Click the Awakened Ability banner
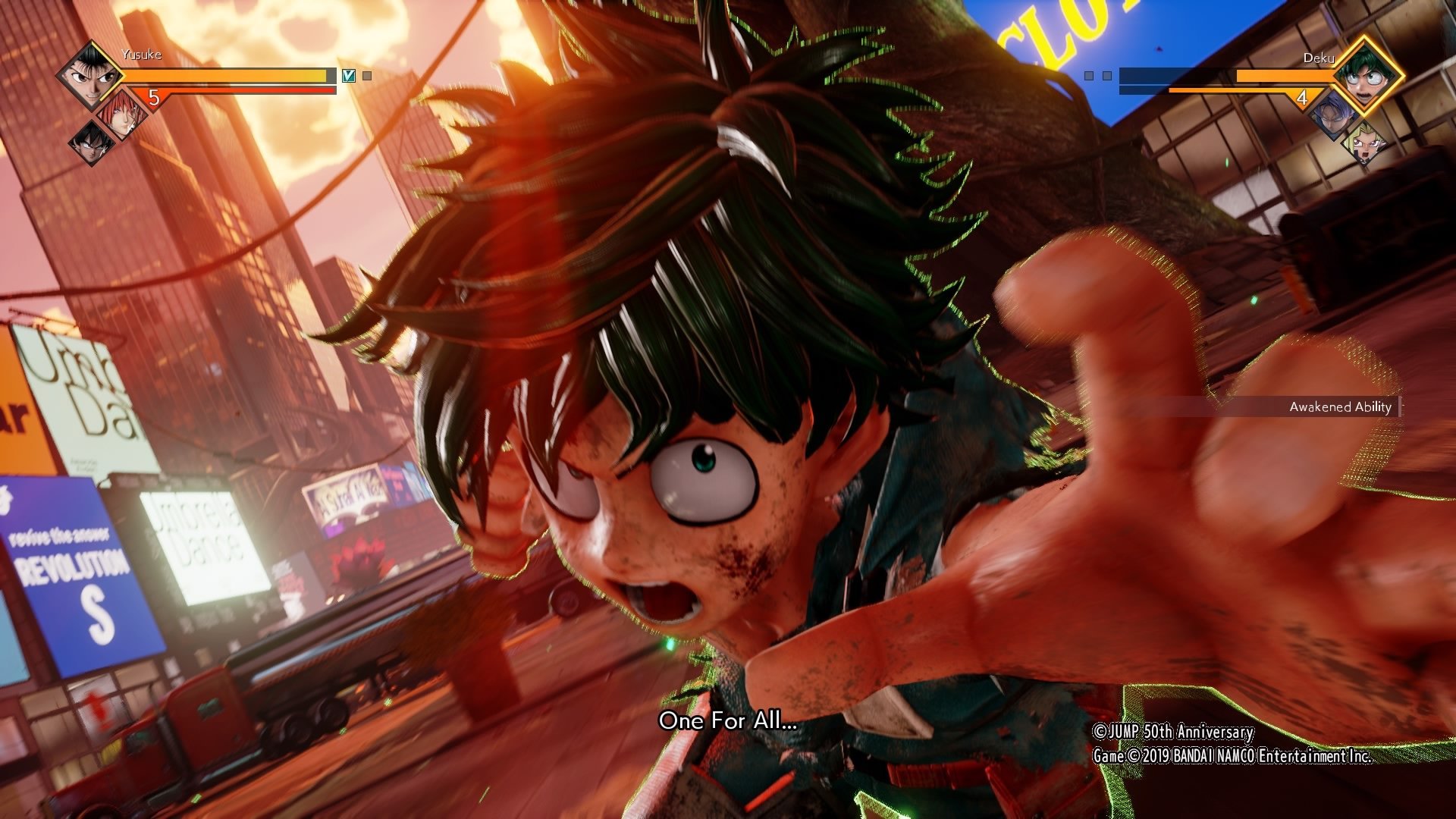Screen dimensions: 1456x819 click(x=1340, y=407)
